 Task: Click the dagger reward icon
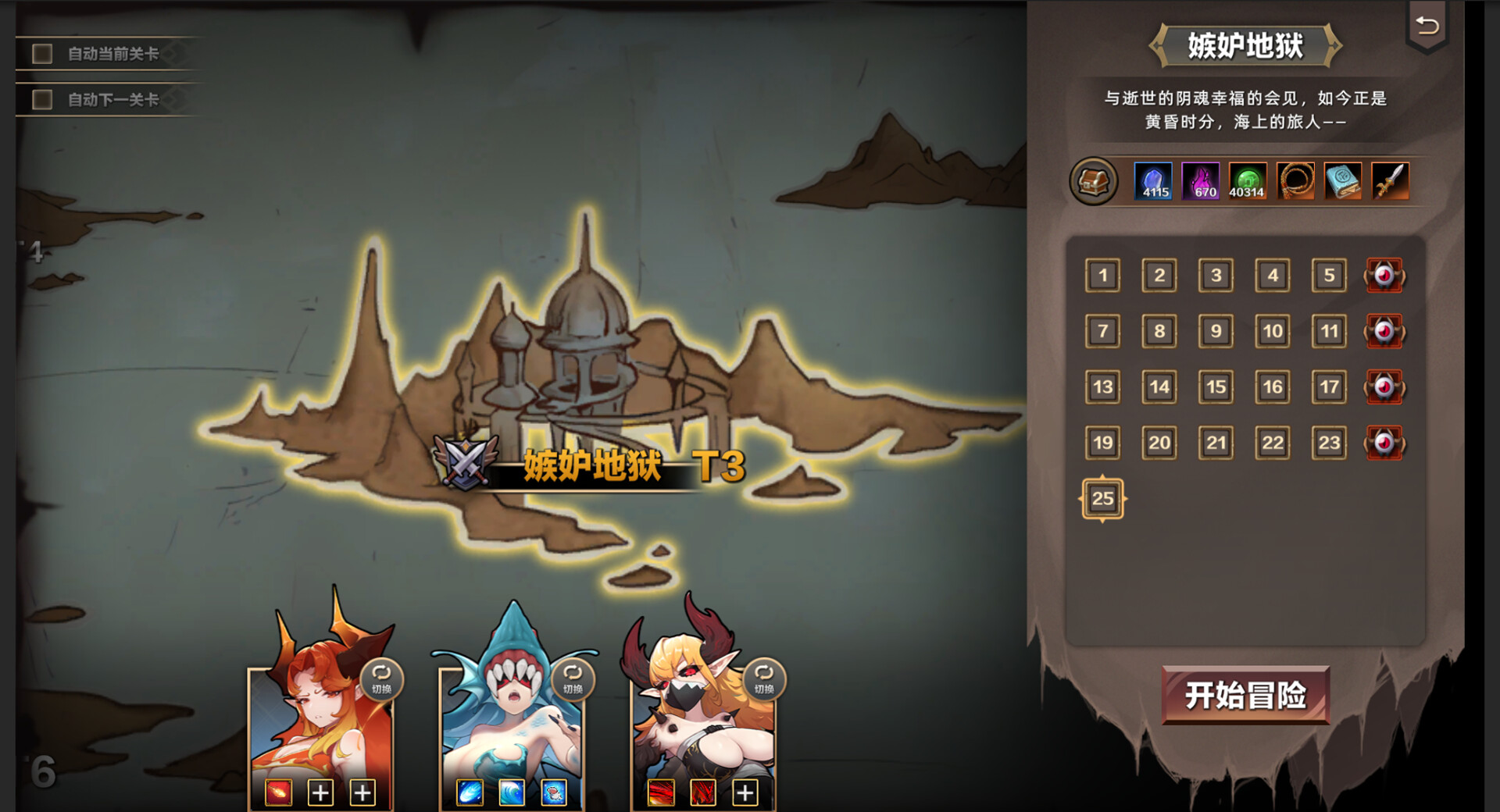1390,181
